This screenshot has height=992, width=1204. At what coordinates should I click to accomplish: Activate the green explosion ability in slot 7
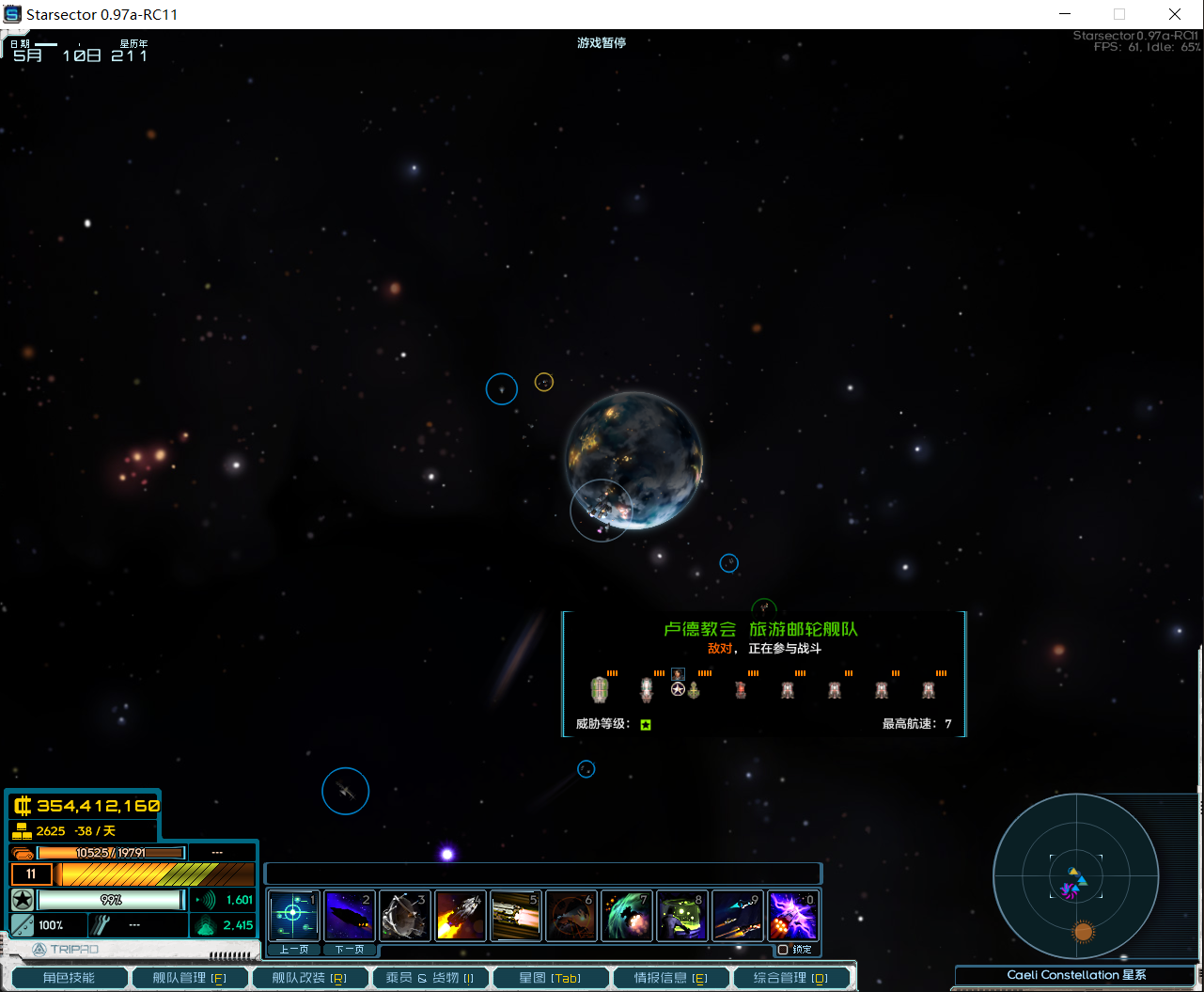pyautogui.click(x=626, y=916)
